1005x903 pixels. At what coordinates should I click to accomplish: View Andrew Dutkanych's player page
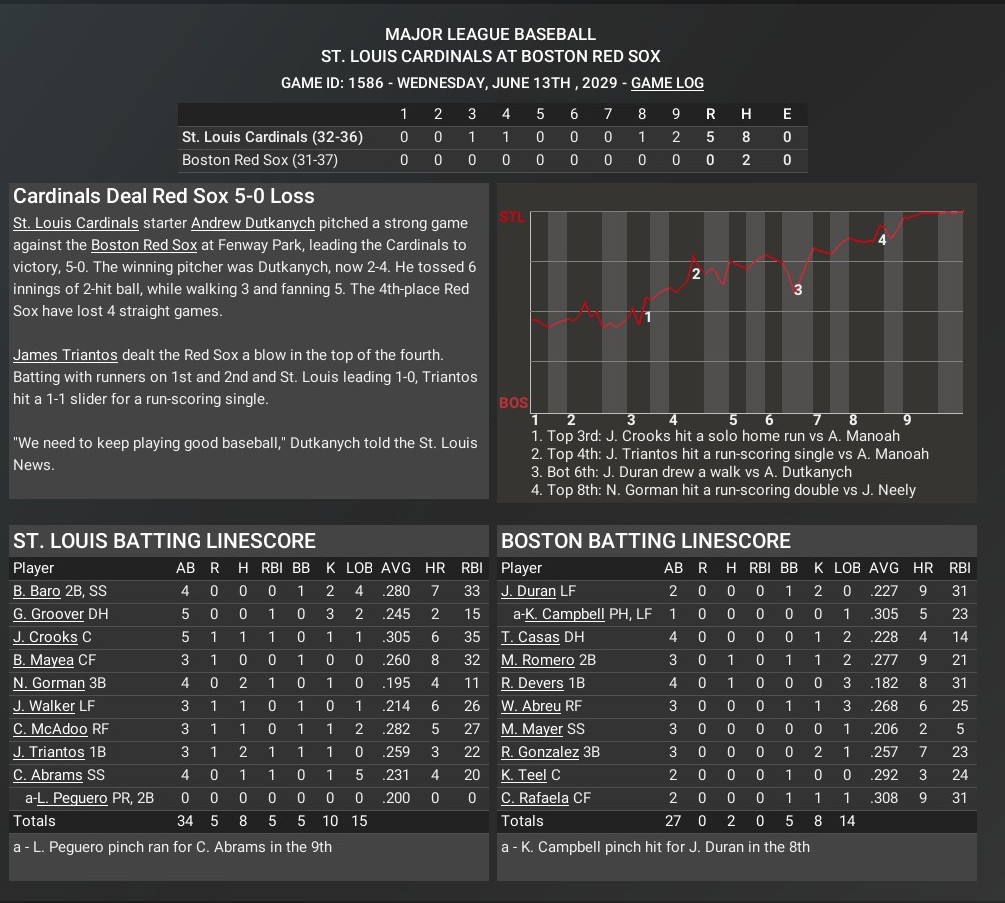point(252,223)
